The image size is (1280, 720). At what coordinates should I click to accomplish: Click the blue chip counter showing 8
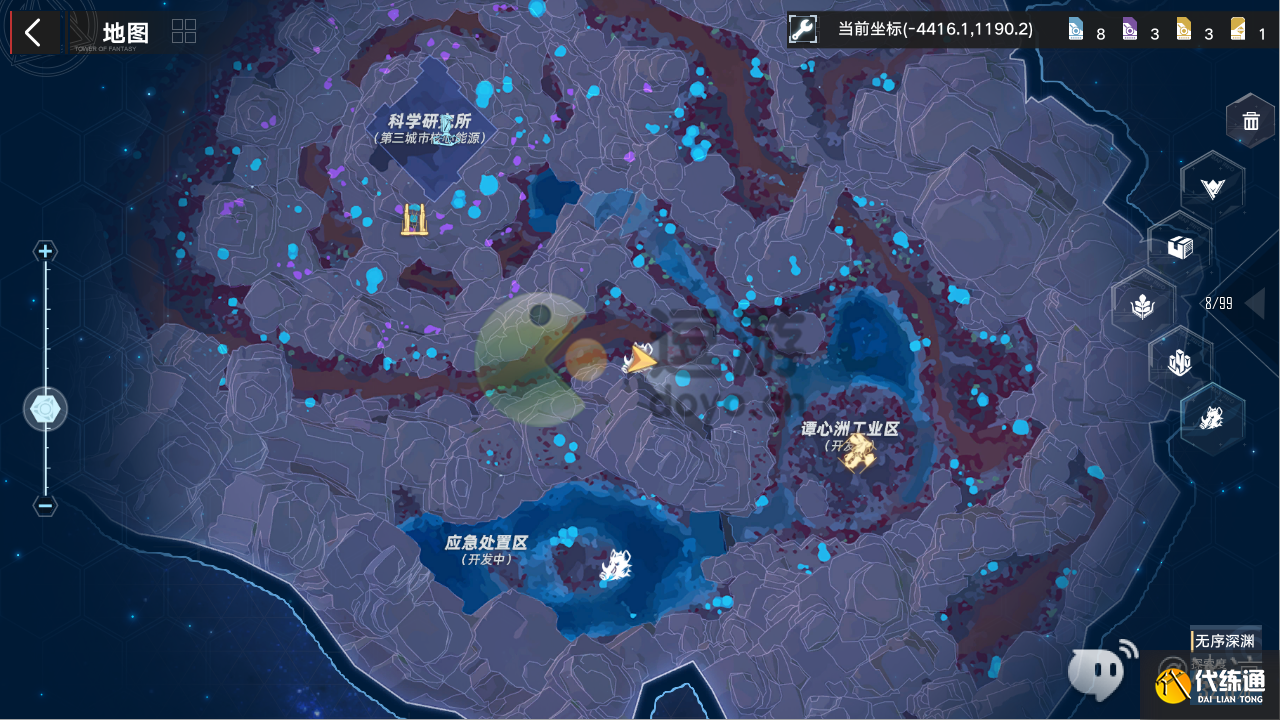[x=1083, y=31]
